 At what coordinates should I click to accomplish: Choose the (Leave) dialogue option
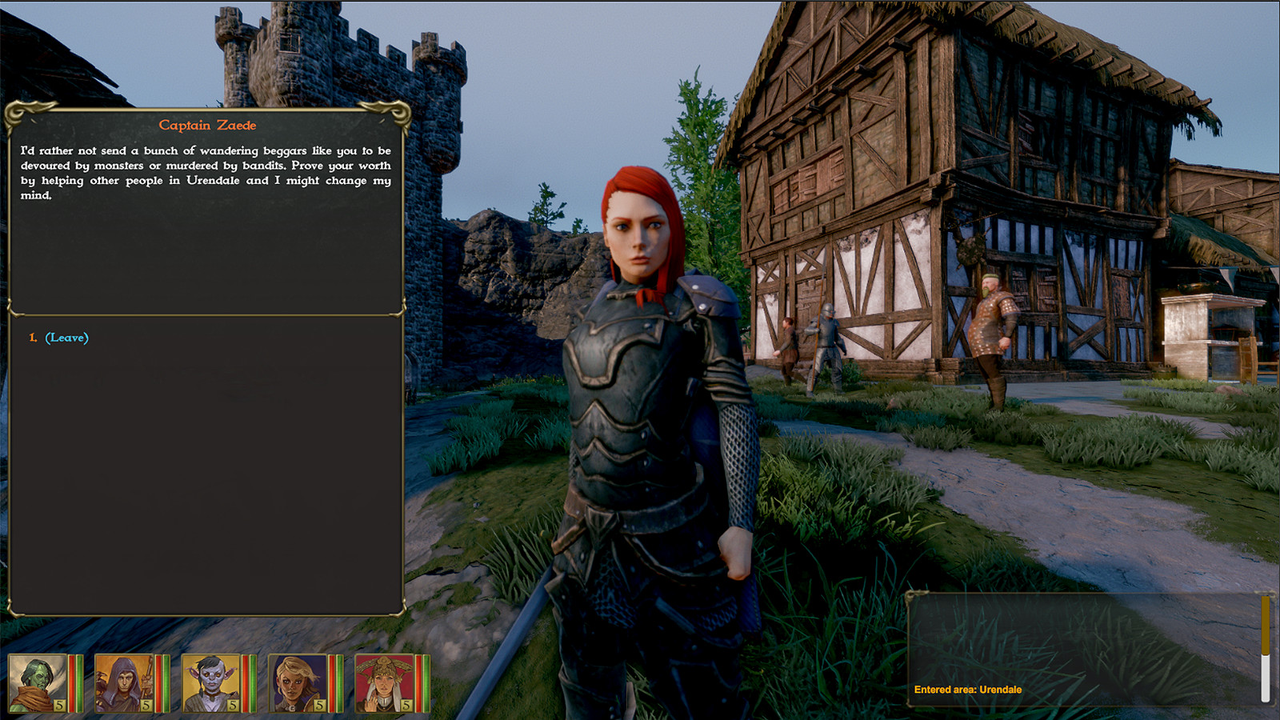(x=66, y=338)
